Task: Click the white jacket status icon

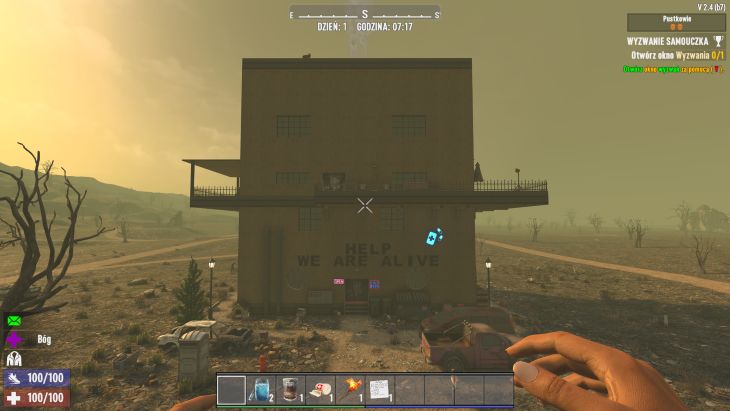Action: click(14, 359)
